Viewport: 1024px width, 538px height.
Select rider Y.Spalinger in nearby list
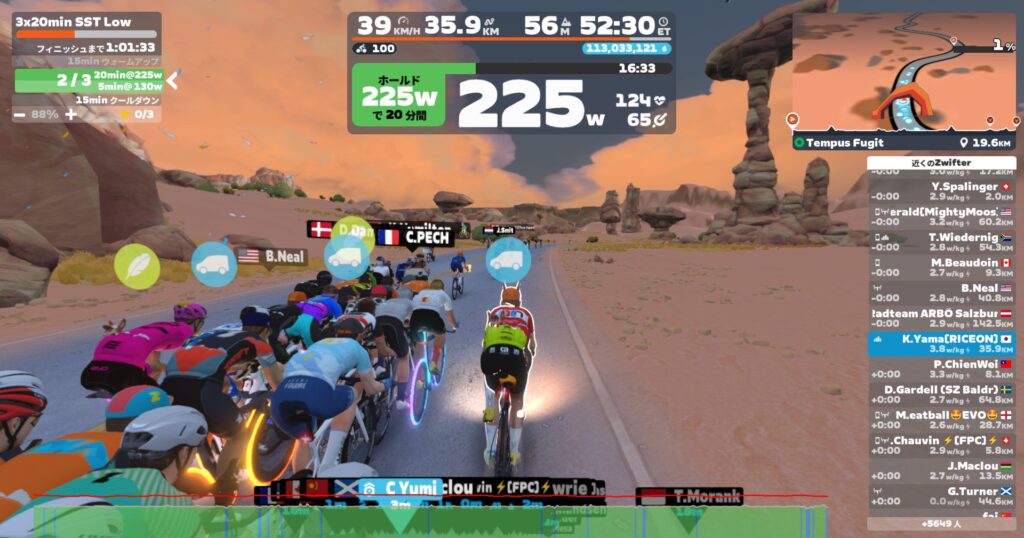940,191
